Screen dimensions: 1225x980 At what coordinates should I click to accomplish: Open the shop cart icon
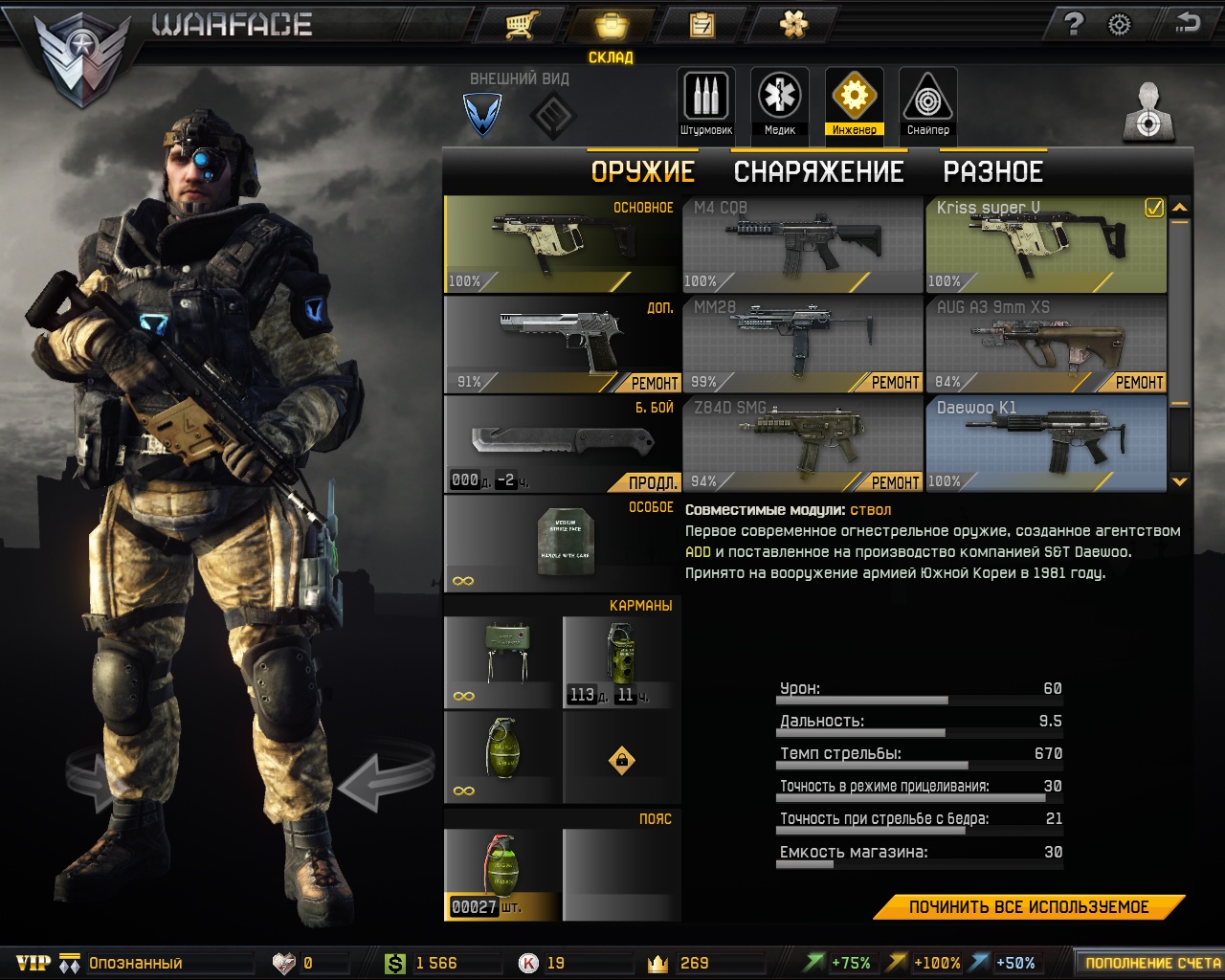(x=521, y=24)
